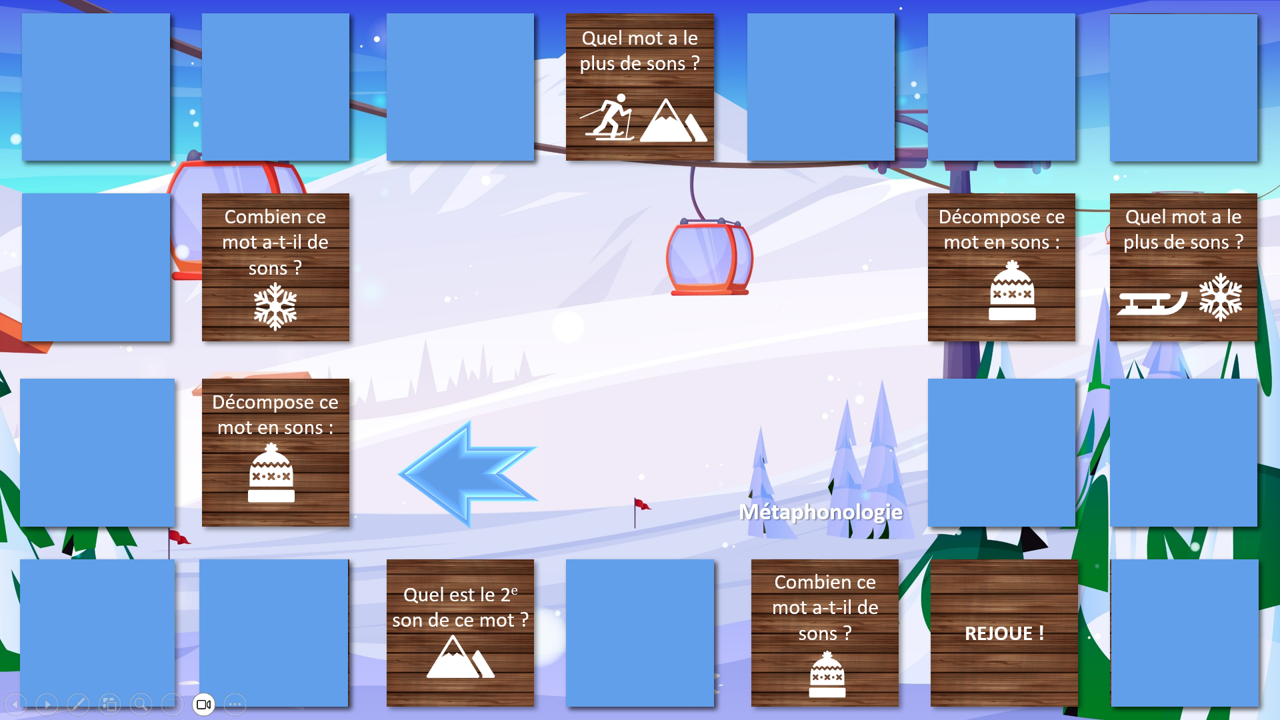The image size is (1280, 720).
Task: Open the more slideshow options menu
Action: pos(234,704)
